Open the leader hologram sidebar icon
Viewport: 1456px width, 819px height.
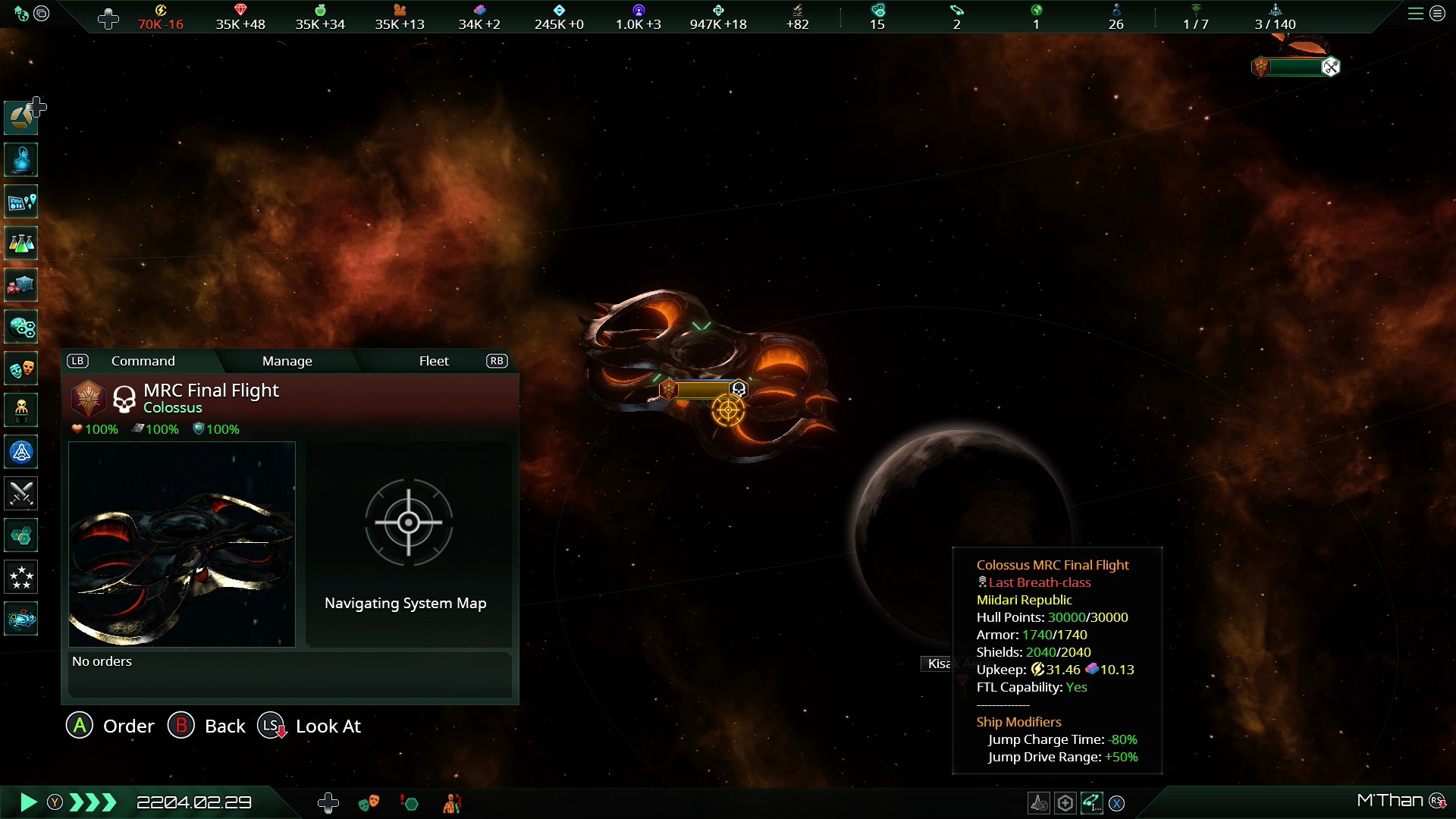[x=21, y=160]
